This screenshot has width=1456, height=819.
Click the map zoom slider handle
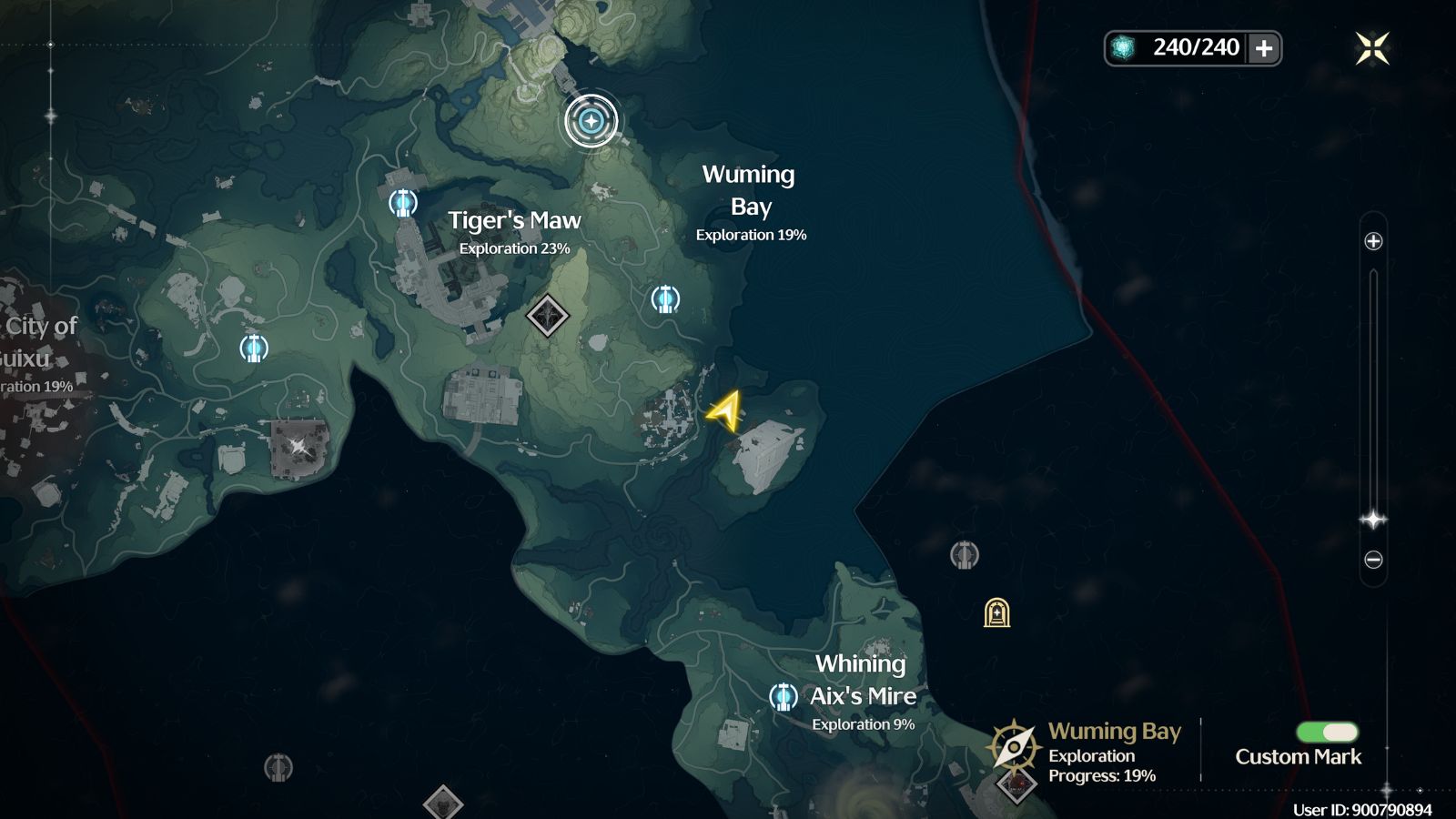(1373, 520)
